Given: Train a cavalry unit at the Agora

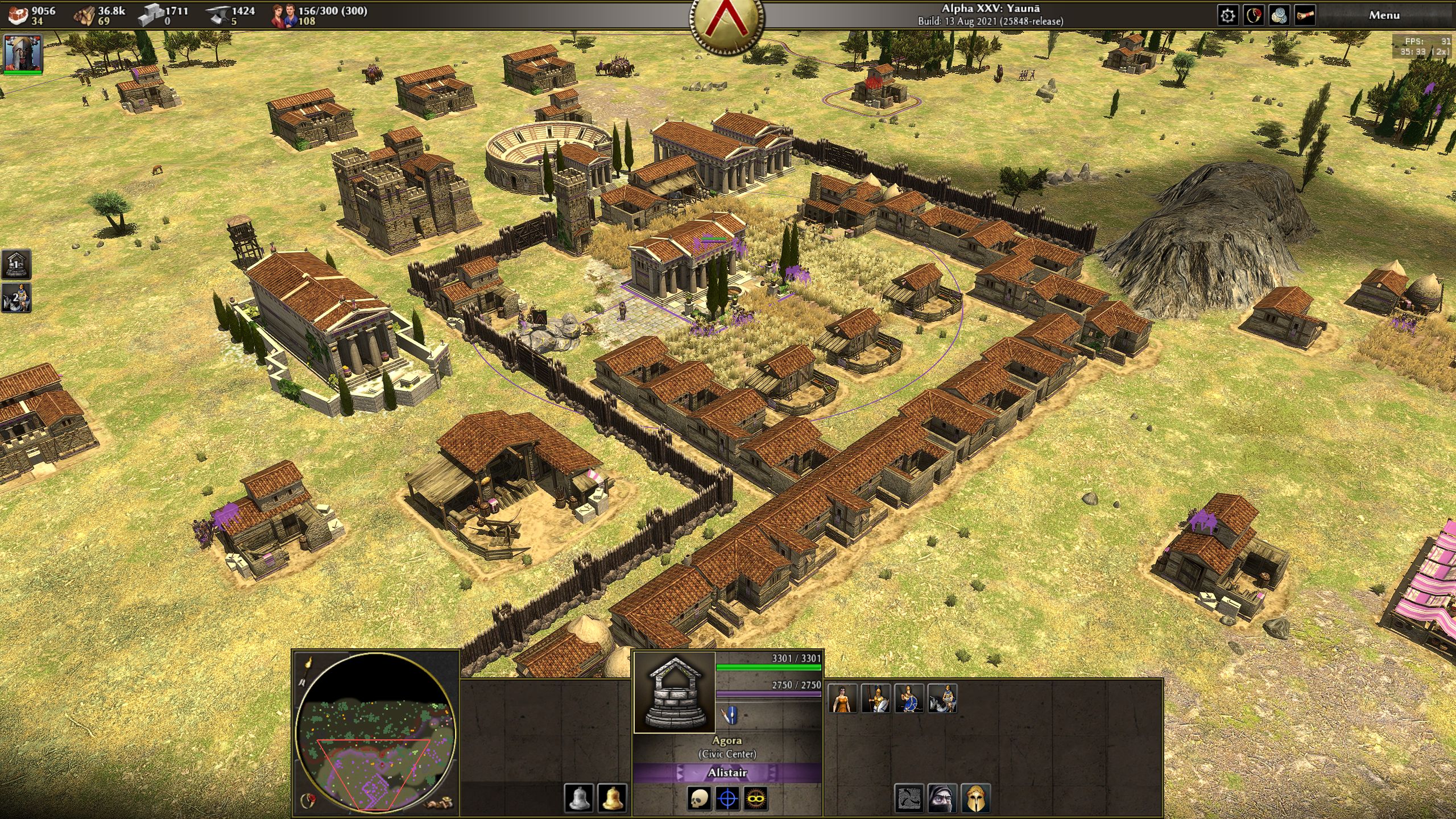Looking at the screenshot, I should (x=942, y=698).
